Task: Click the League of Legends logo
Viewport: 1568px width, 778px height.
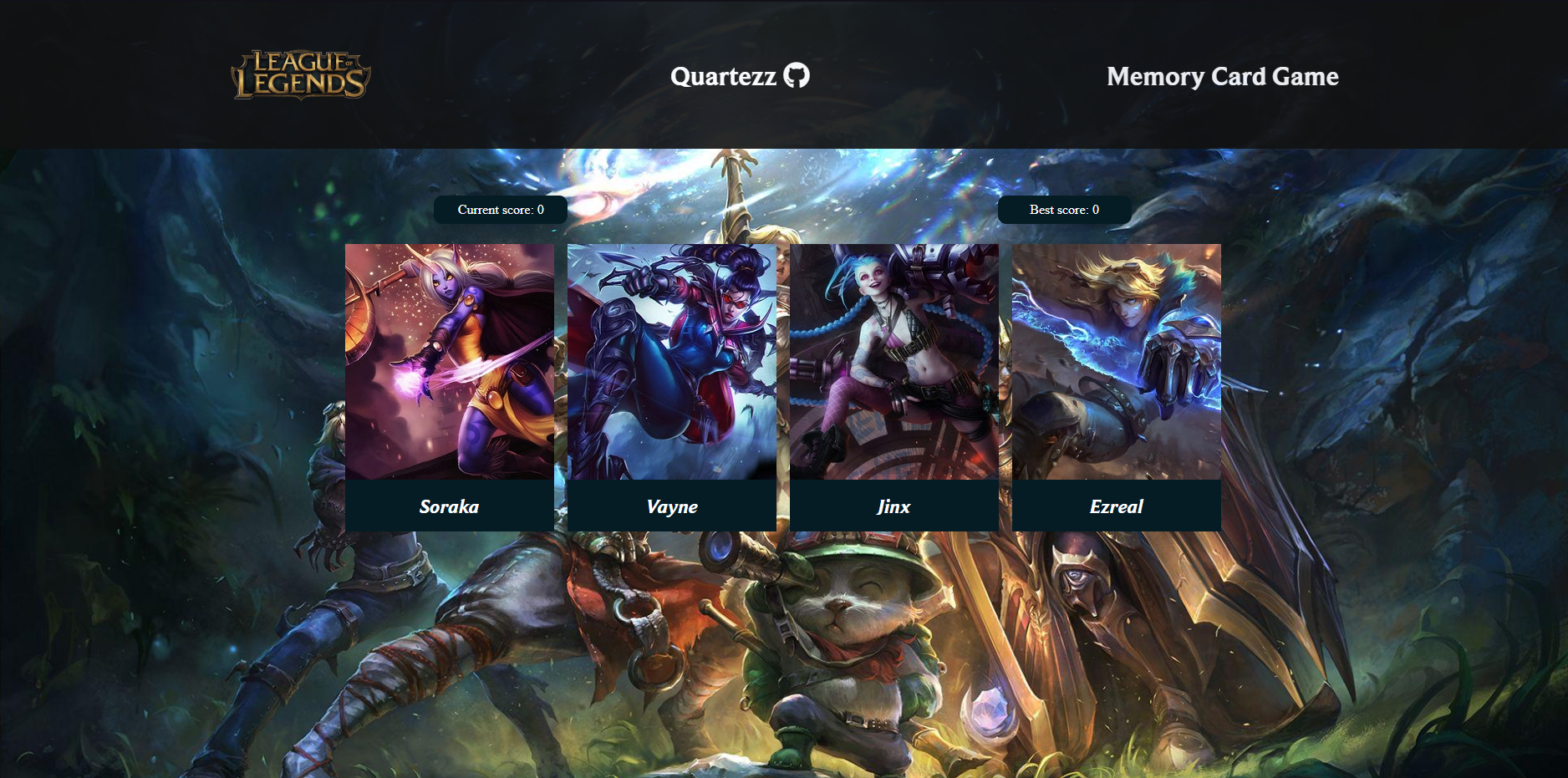Action: coord(301,75)
